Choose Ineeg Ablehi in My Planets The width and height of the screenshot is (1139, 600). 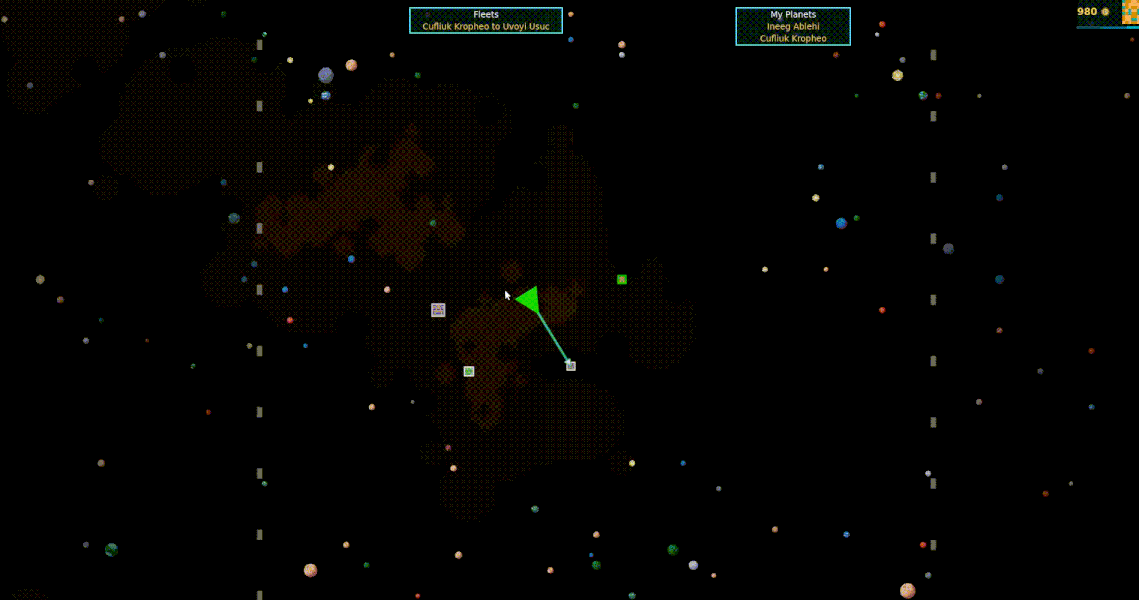[x=793, y=26]
